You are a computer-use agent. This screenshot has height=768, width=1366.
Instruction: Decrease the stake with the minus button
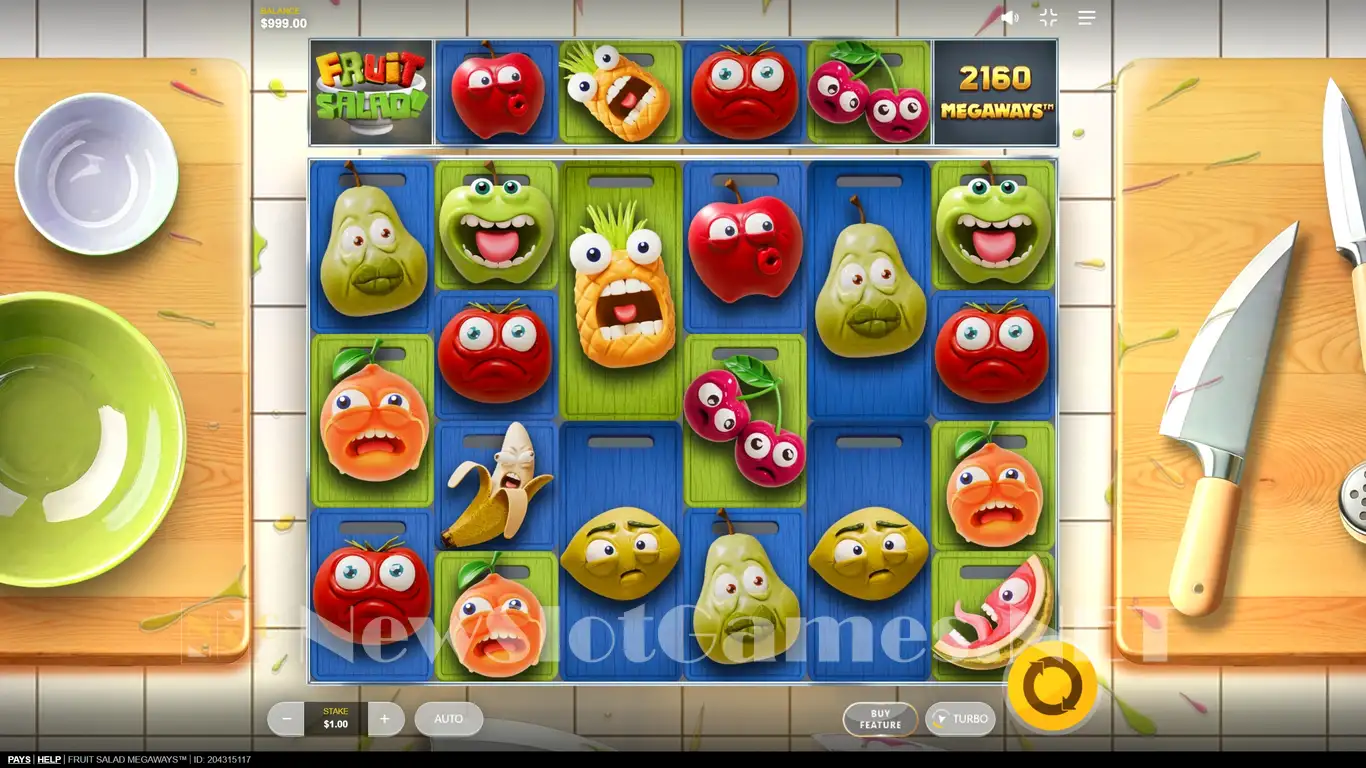287,719
